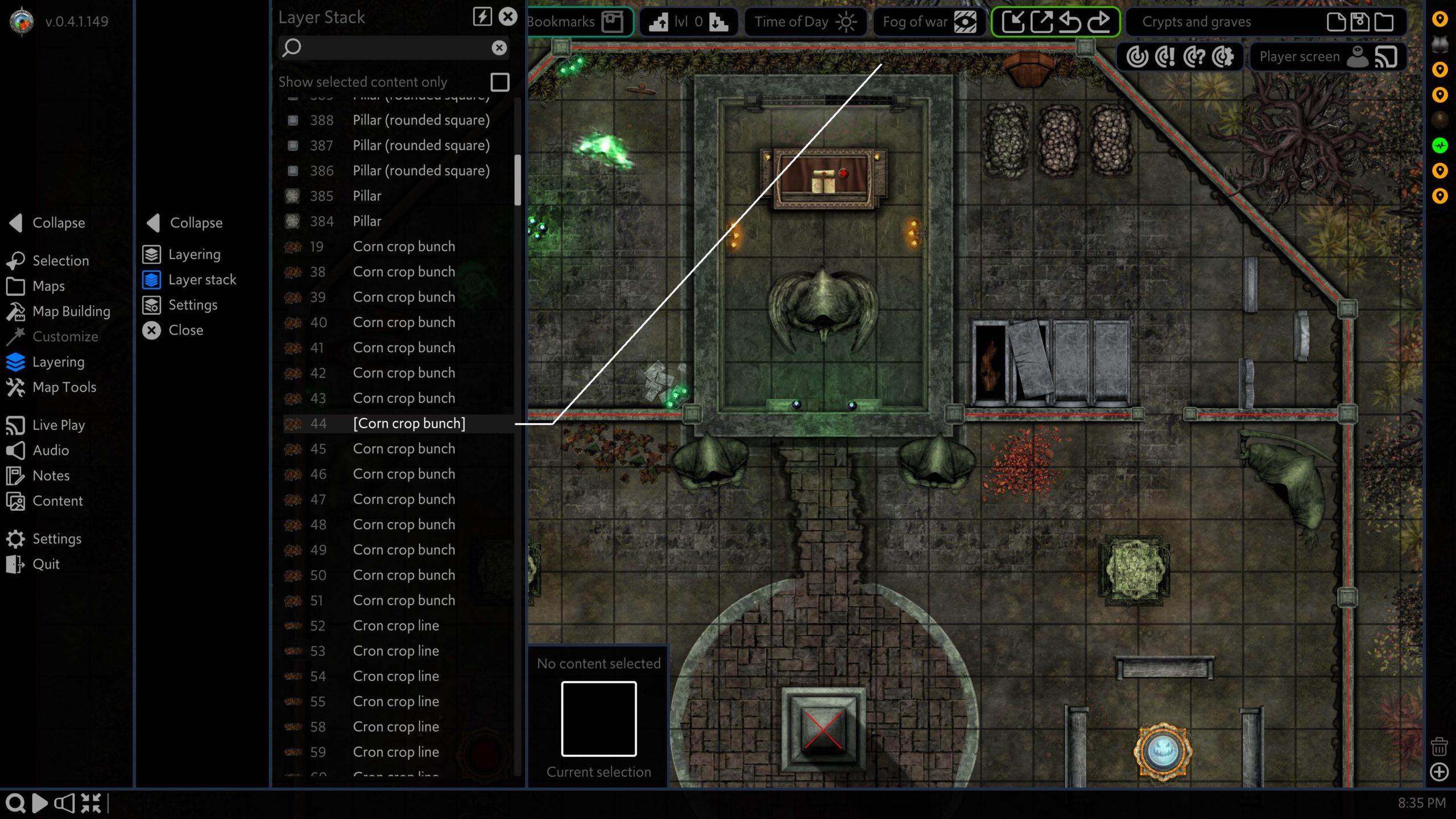Open the Time of Day control
The image size is (1456, 819).
click(x=804, y=22)
